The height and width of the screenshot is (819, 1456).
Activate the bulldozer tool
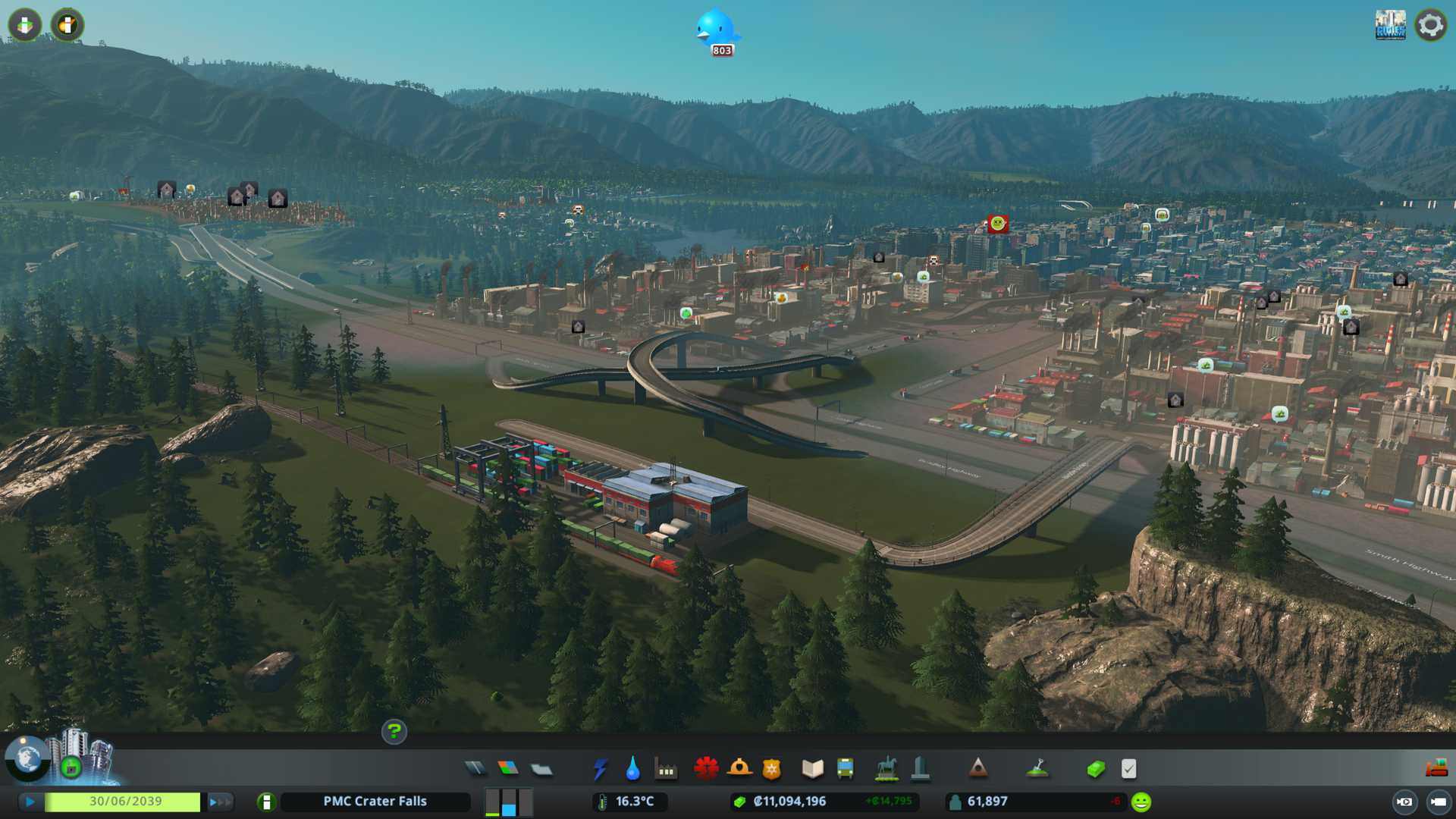coord(1436,769)
